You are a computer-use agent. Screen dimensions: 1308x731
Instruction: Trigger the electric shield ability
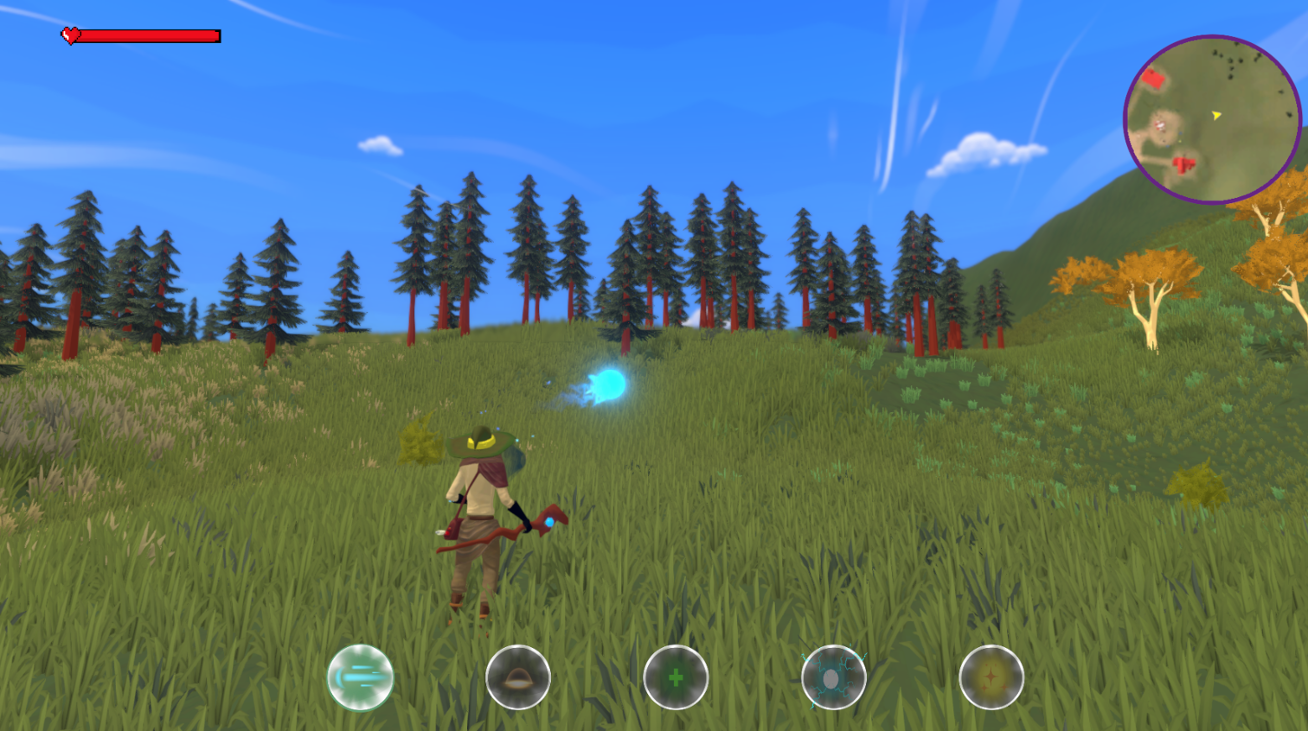pyautogui.click(x=835, y=678)
